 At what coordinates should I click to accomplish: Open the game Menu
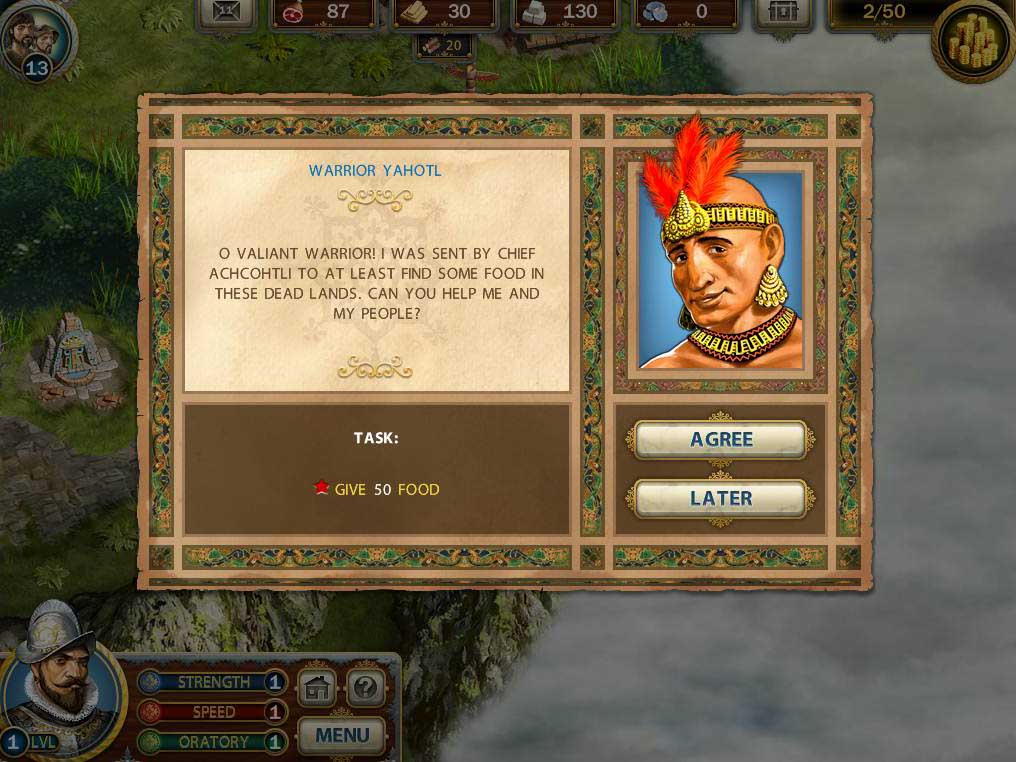[342, 736]
